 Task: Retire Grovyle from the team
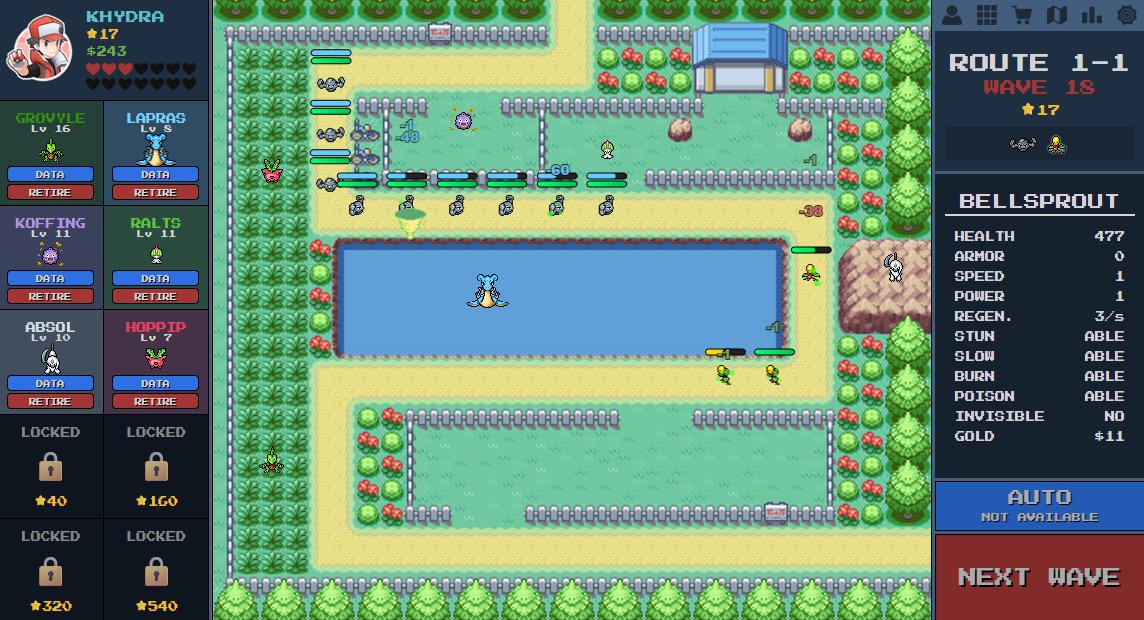coord(50,192)
